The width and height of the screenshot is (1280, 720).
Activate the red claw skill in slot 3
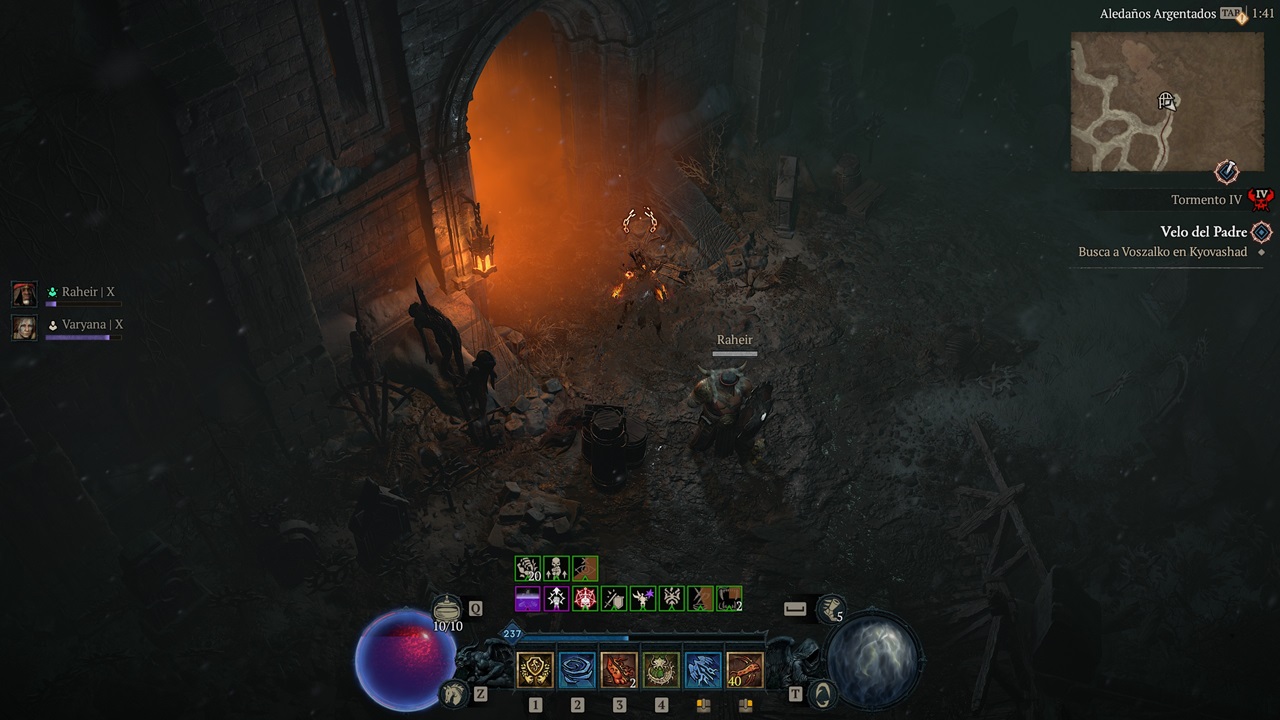coord(619,670)
